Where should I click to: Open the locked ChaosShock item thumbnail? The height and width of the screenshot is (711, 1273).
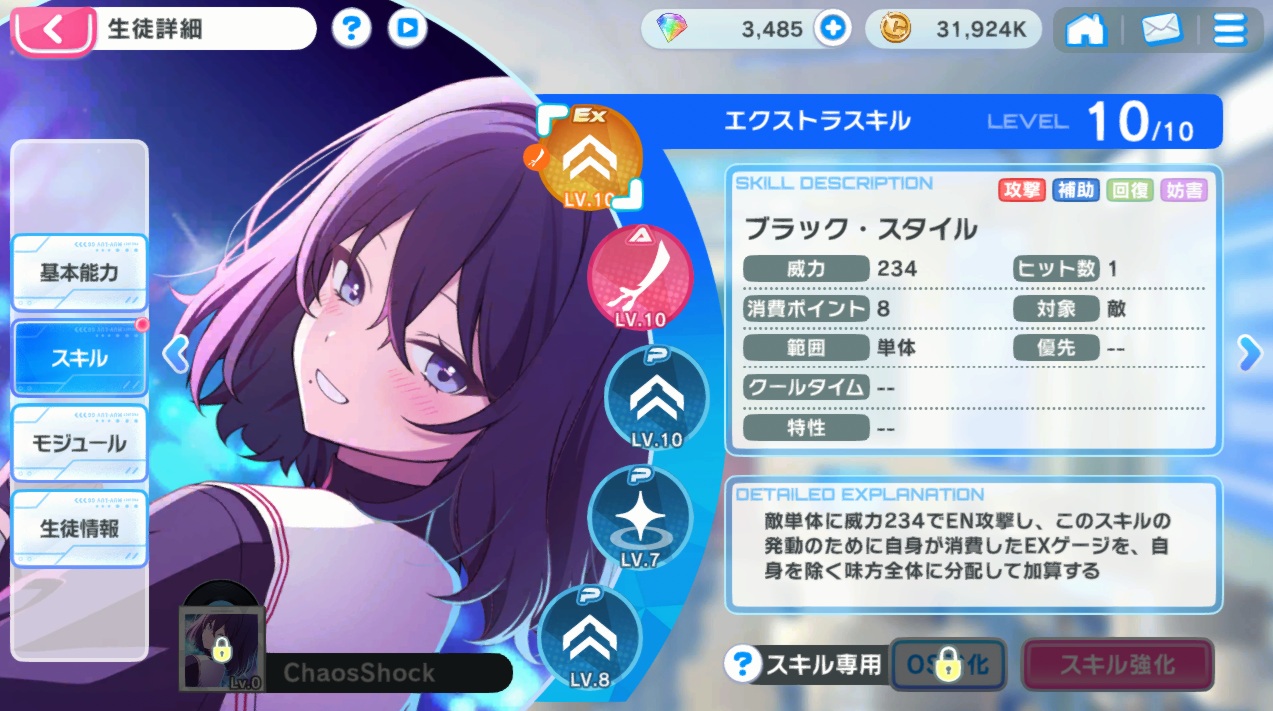coord(221,648)
